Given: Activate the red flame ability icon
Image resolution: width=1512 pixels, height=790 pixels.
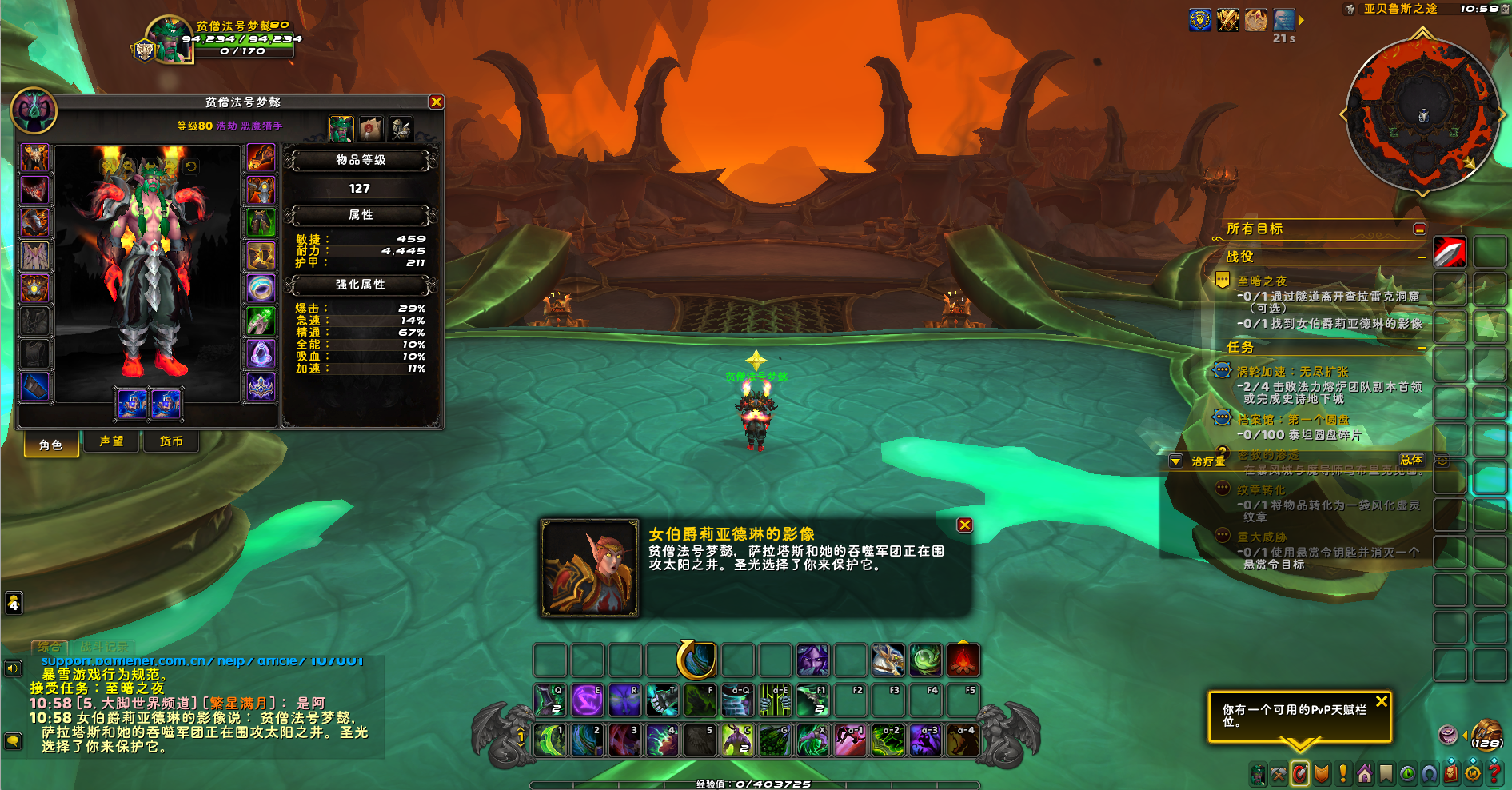Looking at the screenshot, I should (x=963, y=661).
